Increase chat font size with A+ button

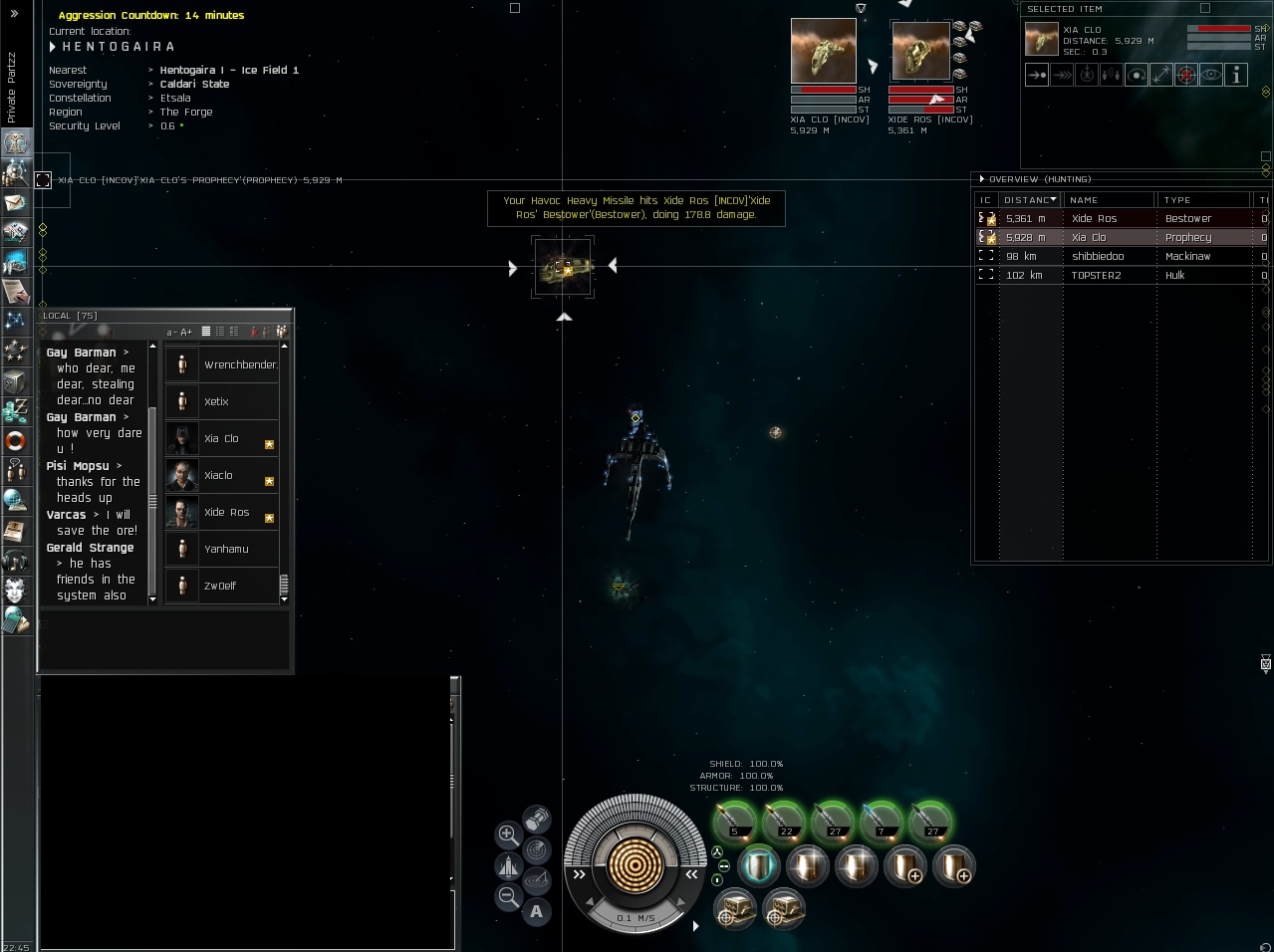click(185, 332)
